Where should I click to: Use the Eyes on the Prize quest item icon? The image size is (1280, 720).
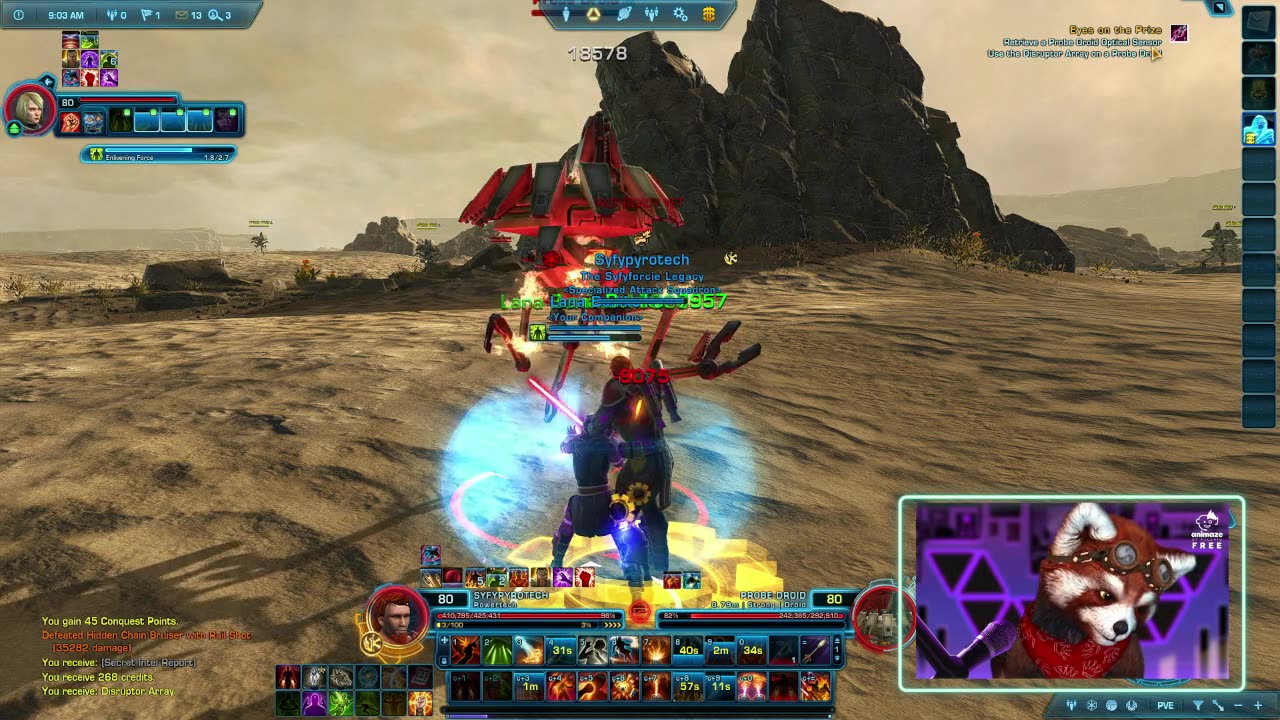point(1179,34)
